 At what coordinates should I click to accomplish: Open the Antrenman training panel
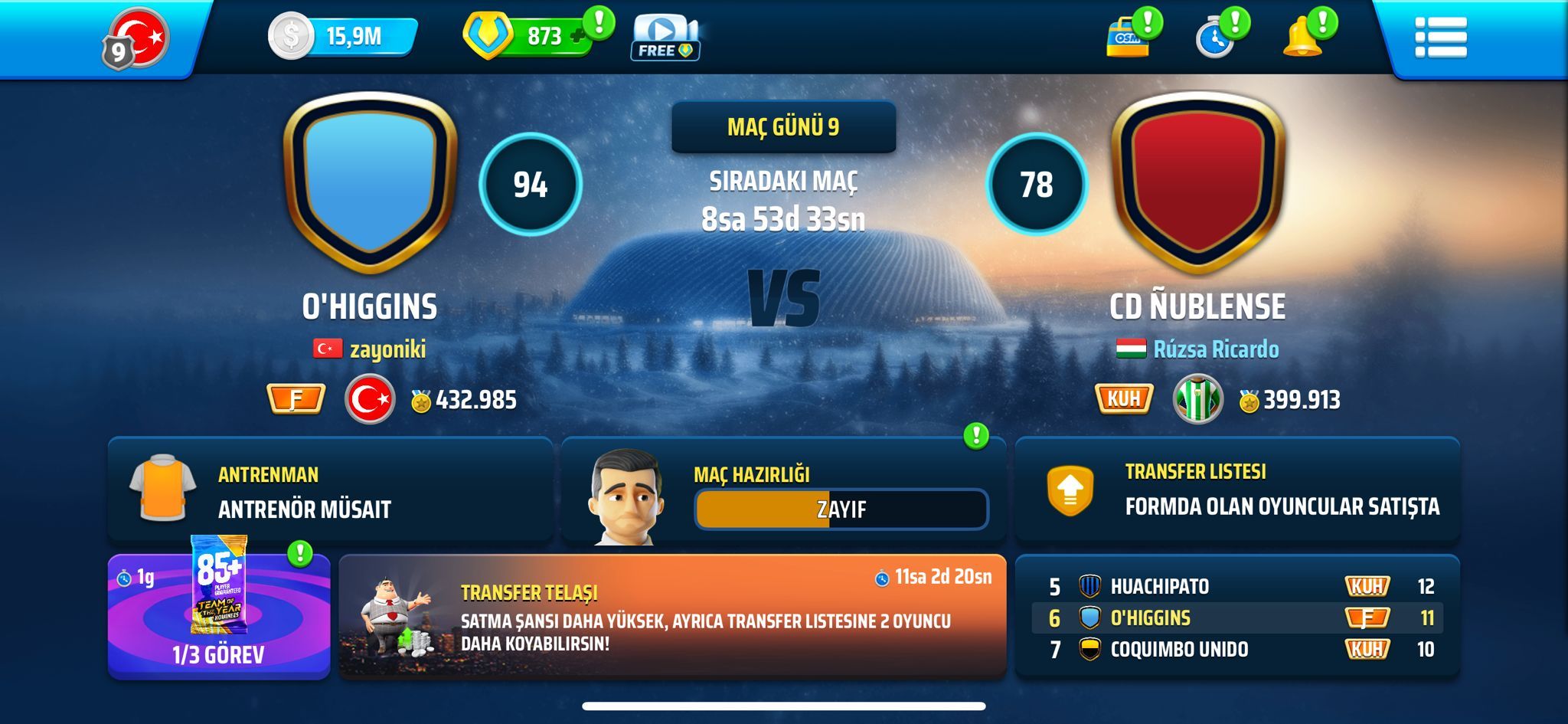(x=330, y=491)
